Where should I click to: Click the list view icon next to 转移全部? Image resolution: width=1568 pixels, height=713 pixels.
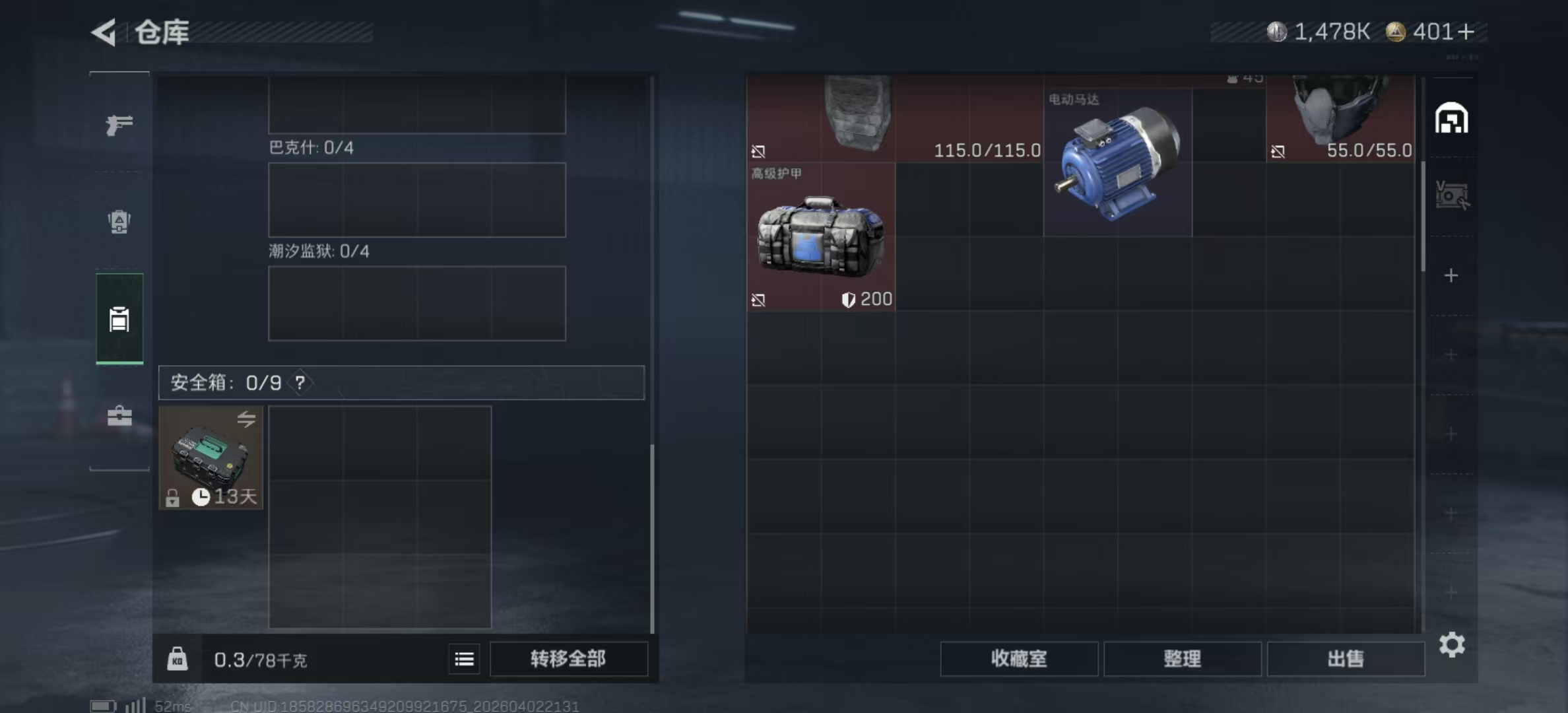[x=465, y=659]
